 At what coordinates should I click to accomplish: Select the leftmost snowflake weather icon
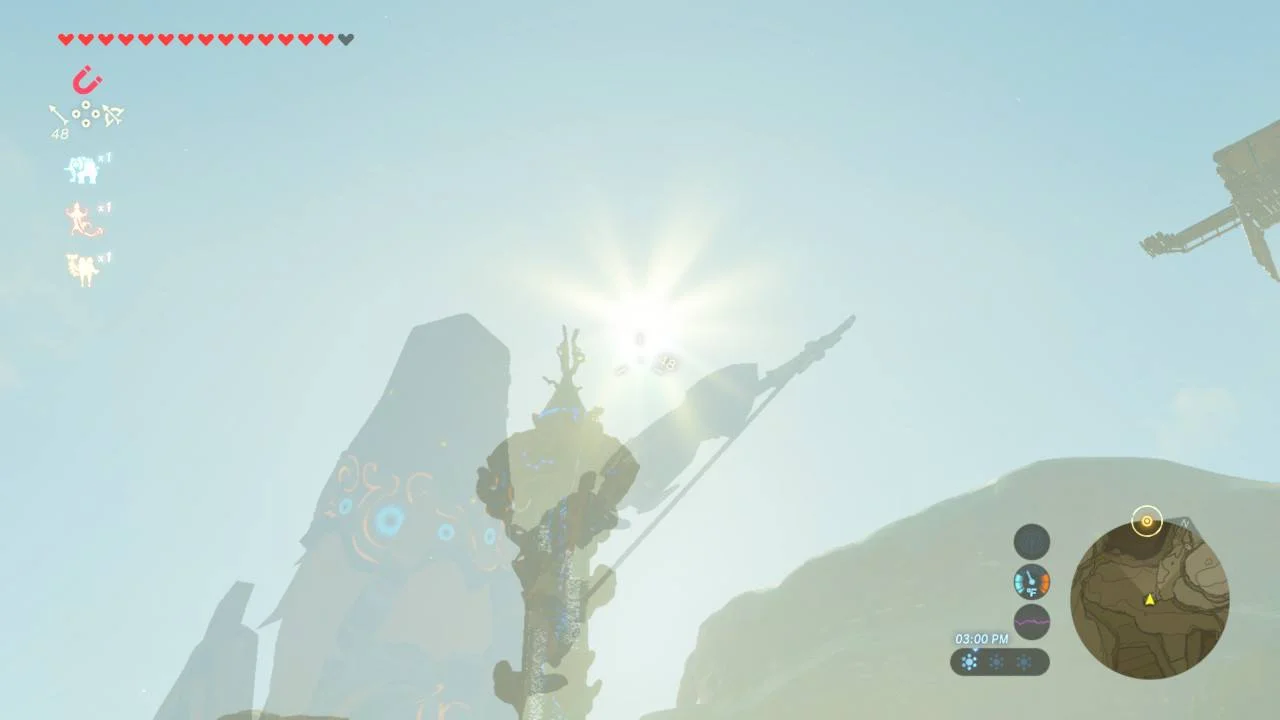pos(968,663)
